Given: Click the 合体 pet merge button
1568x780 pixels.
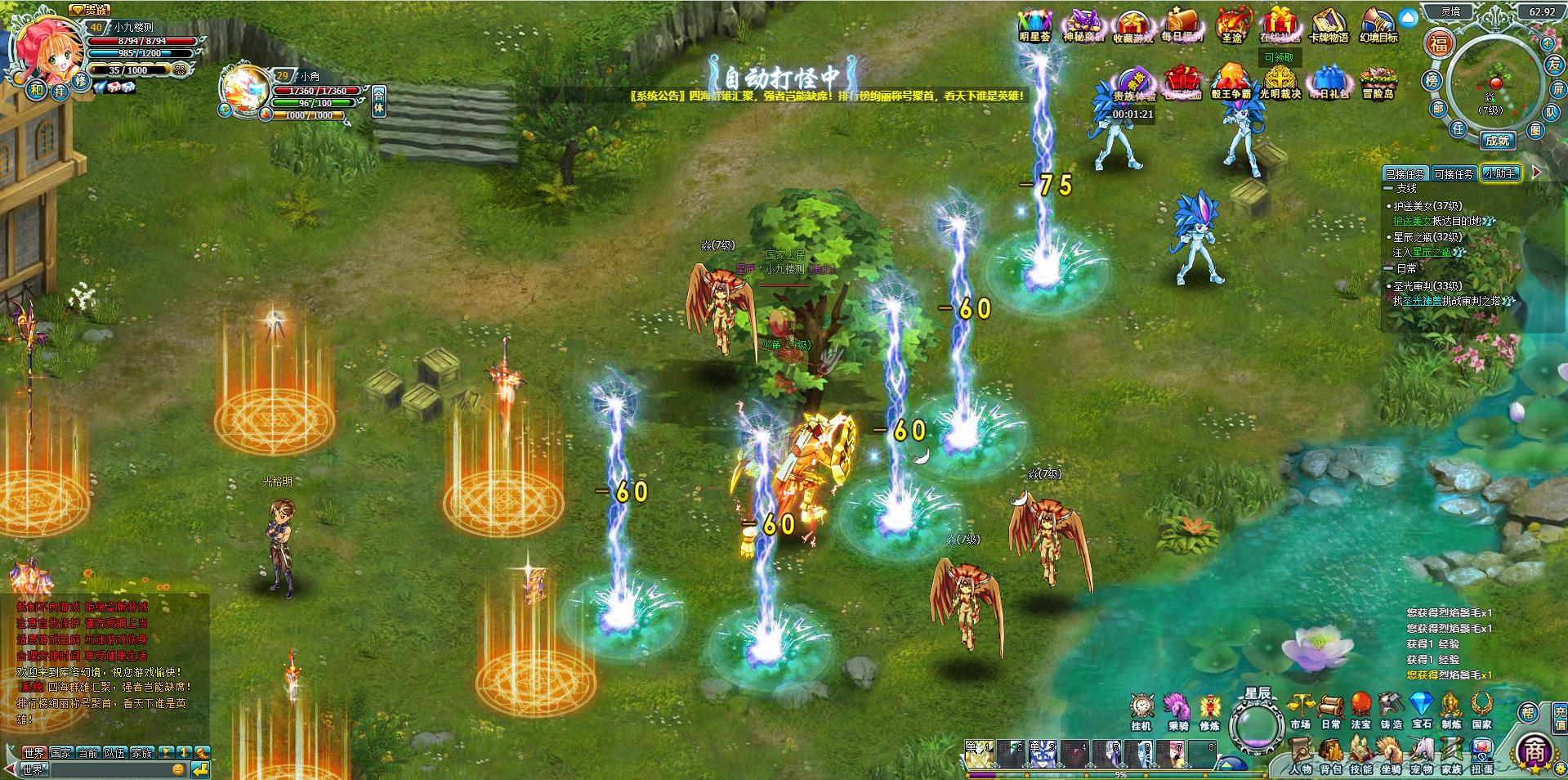Looking at the screenshot, I should tap(379, 102).
